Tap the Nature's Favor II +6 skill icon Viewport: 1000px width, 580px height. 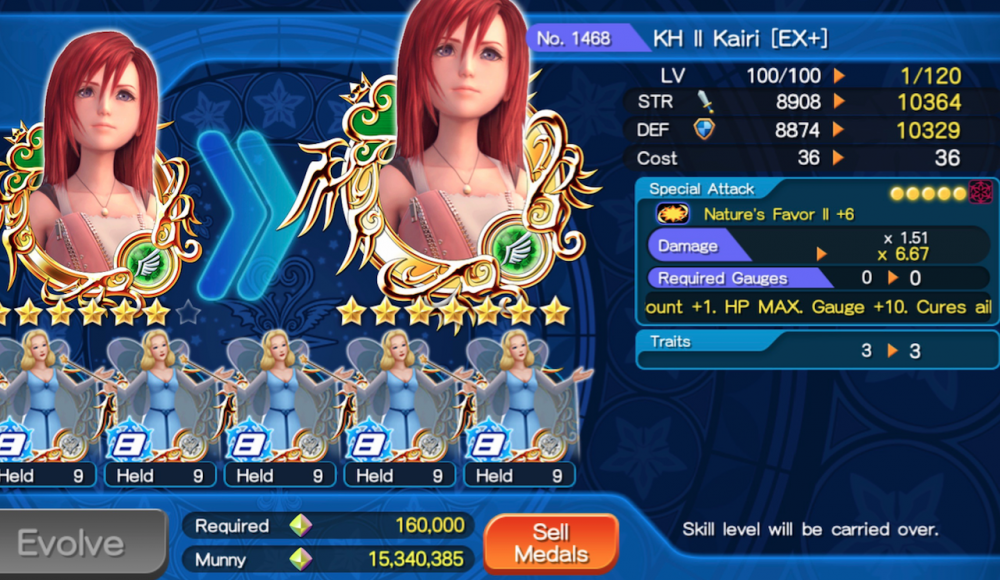coord(672,214)
